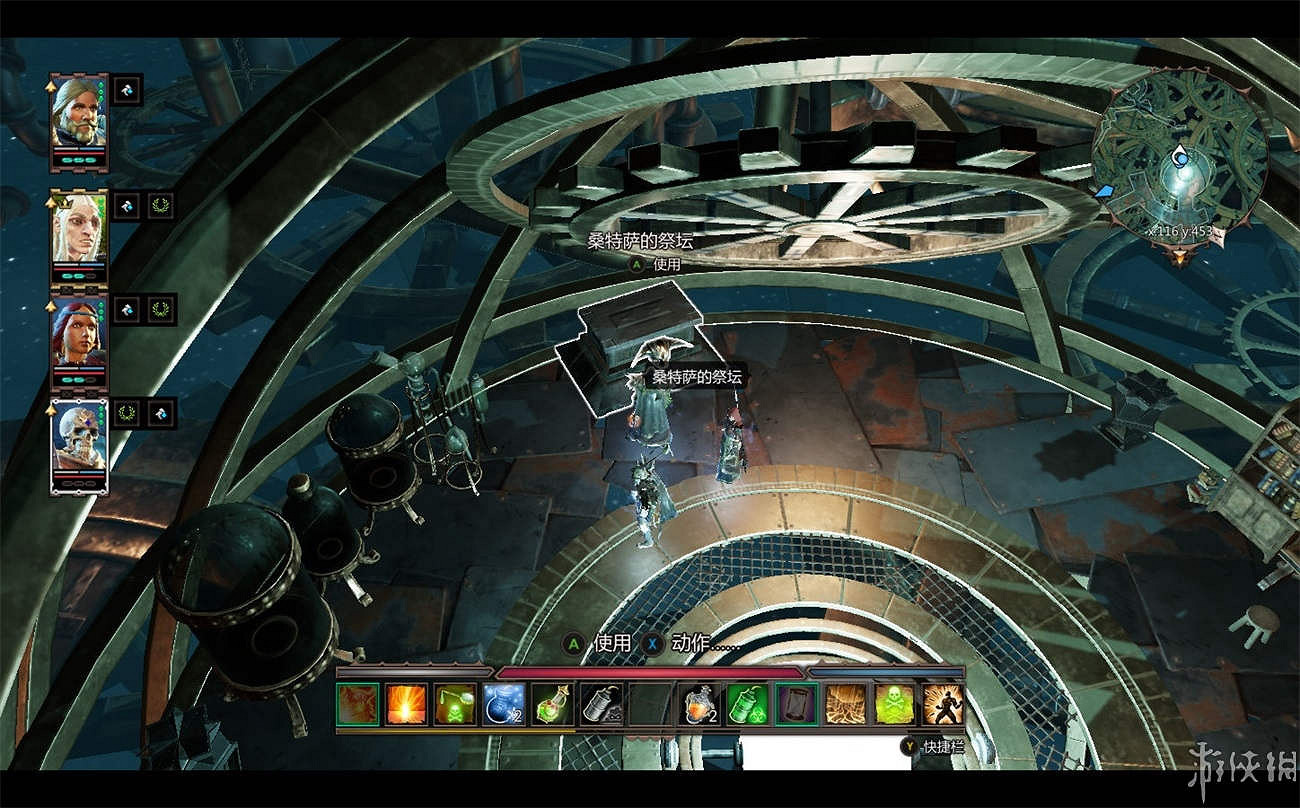
Task: Select the white-haired elf party portrait
Action: click(x=79, y=228)
